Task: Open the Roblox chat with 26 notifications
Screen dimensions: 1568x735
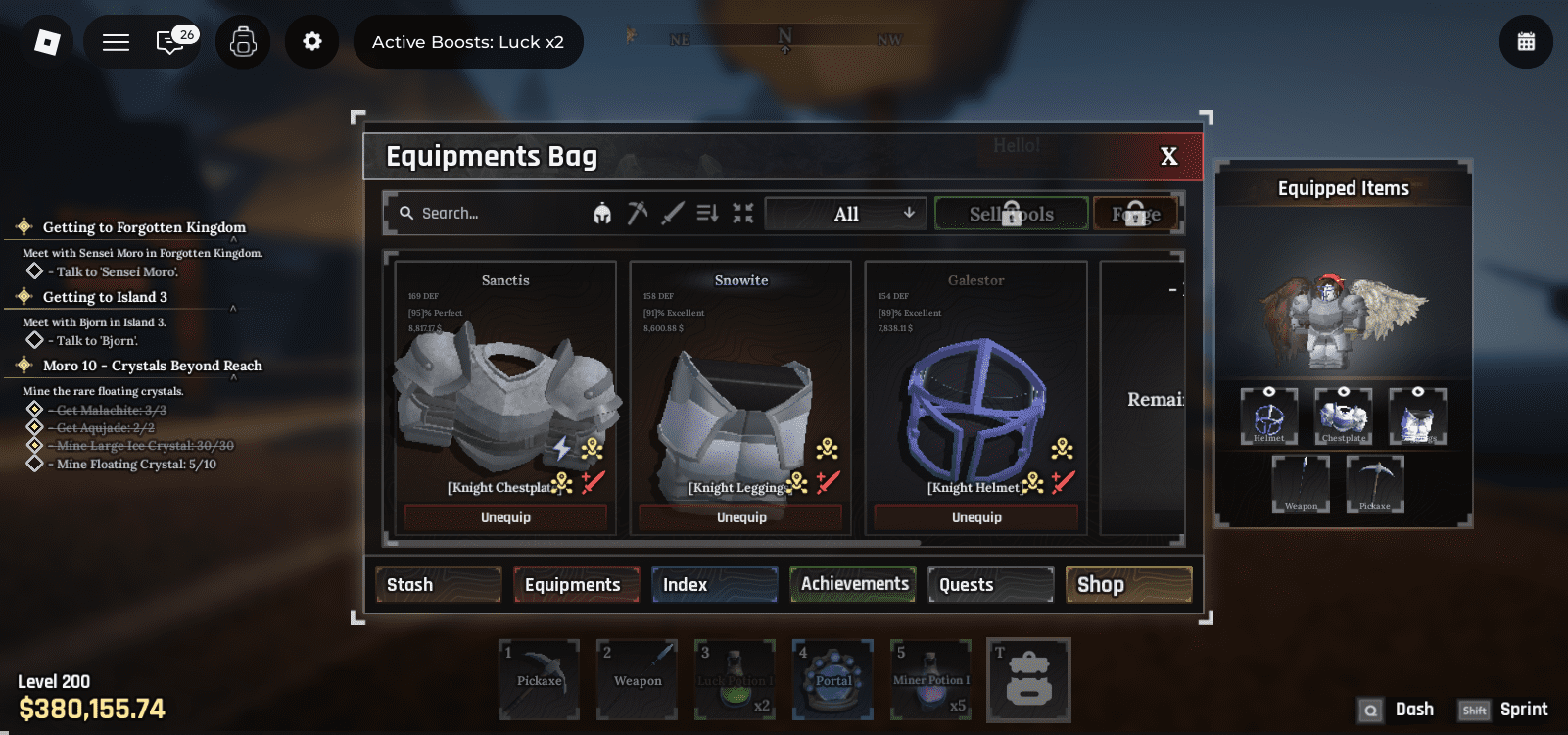Action: coord(170,42)
